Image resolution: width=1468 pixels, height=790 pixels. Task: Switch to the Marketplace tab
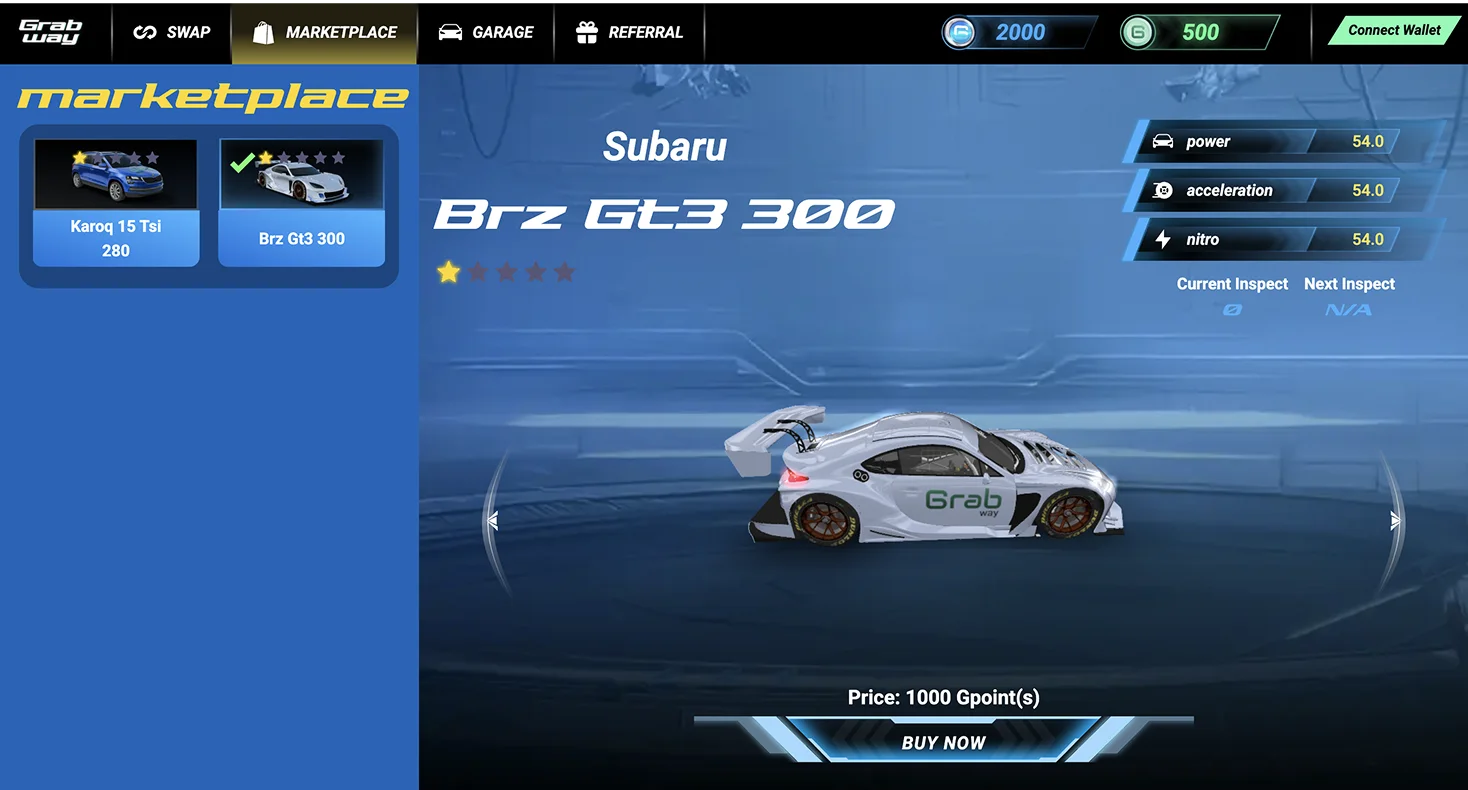click(x=325, y=32)
